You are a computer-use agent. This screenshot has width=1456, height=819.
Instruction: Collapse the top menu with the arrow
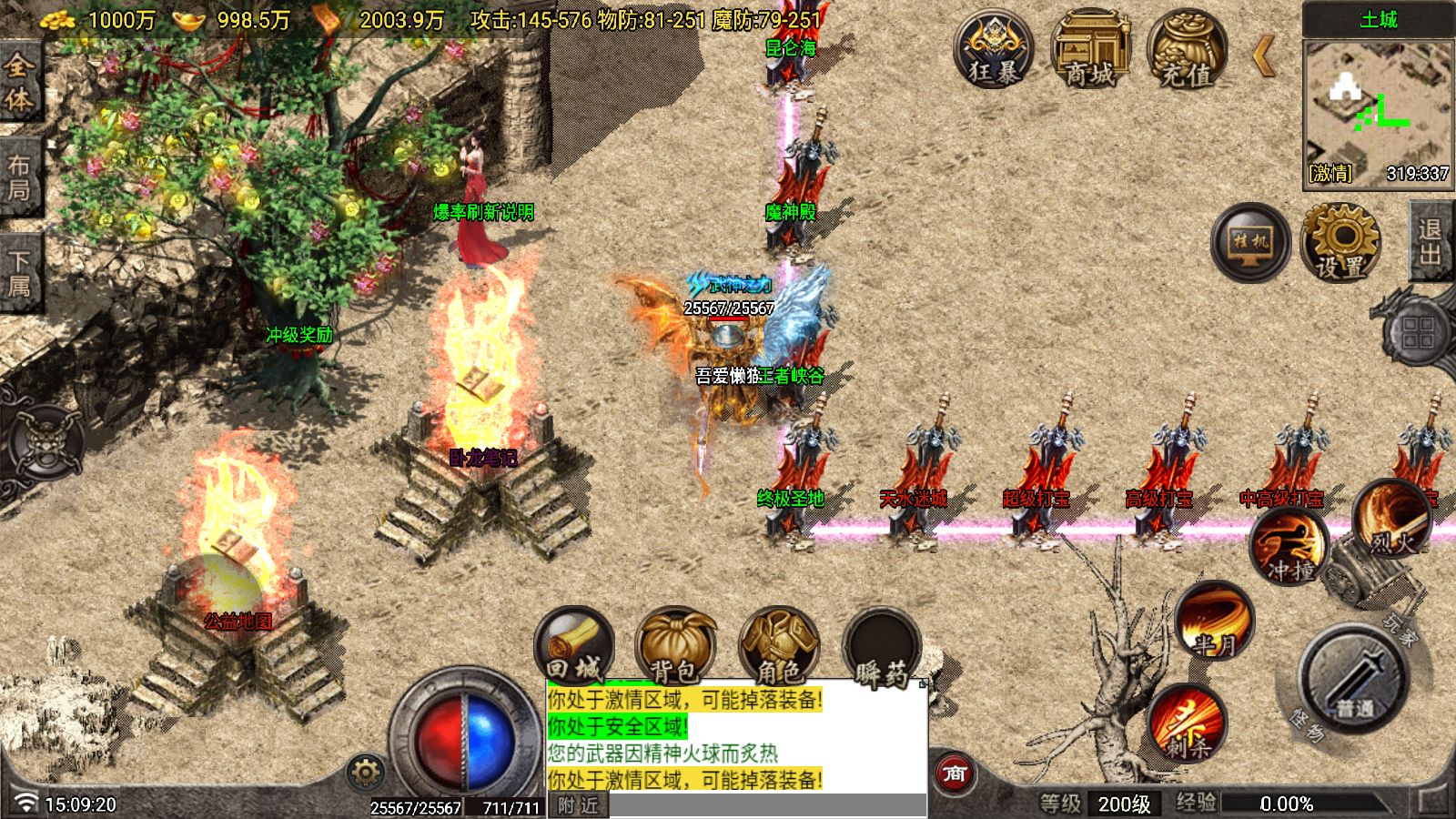[x=1264, y=56]
